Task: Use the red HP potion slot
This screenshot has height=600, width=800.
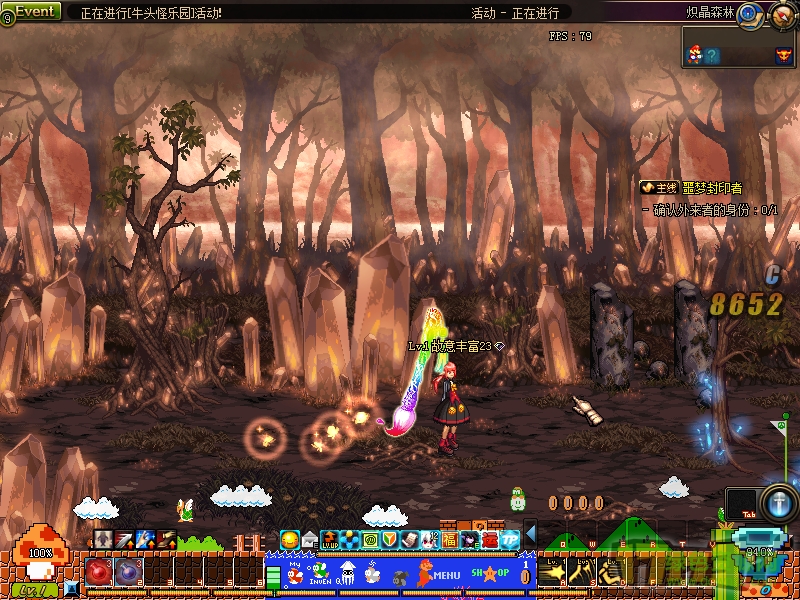Action: click(x=100, y=572)
